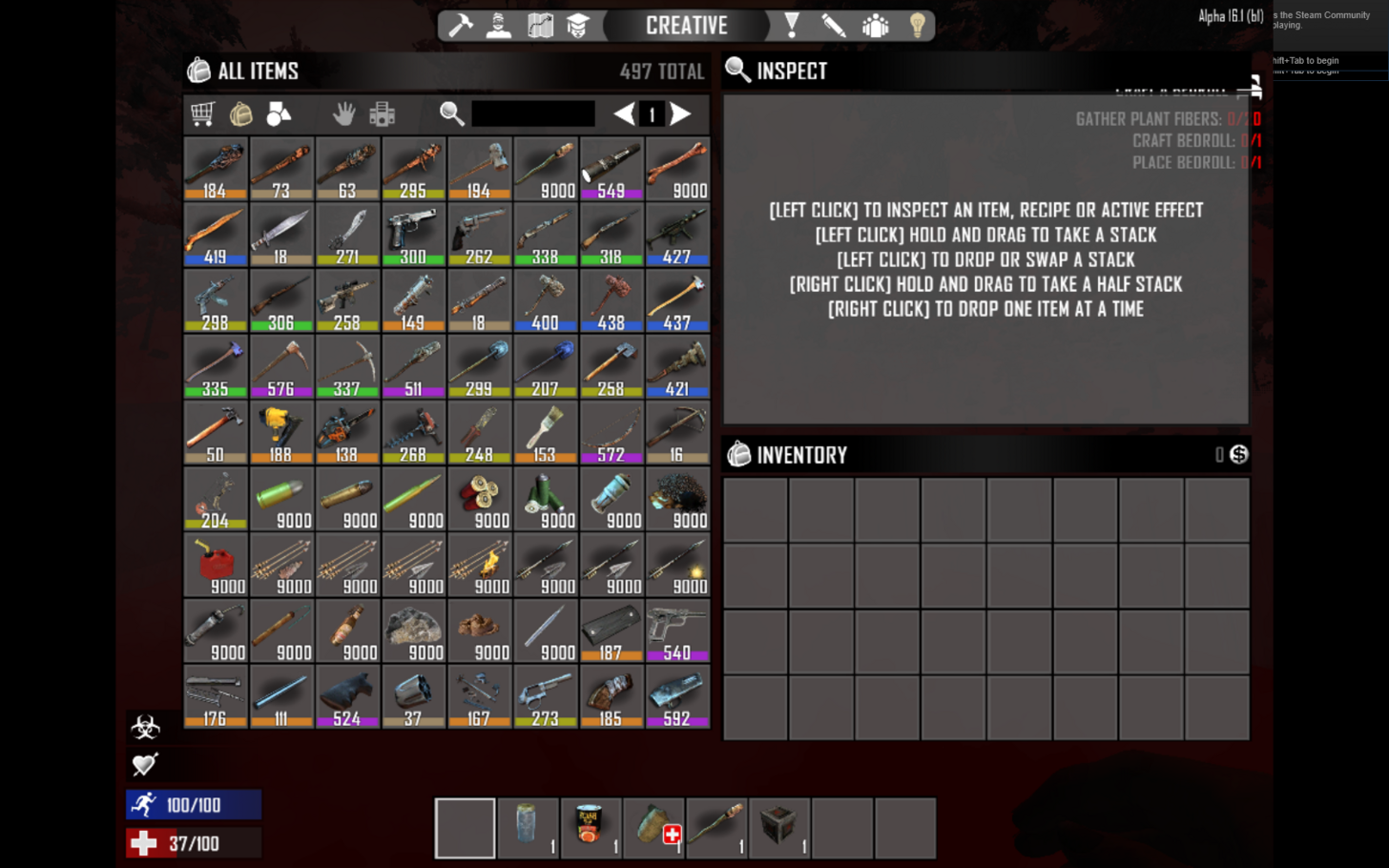Select the flashlight with quality 549

pos(612,168)
